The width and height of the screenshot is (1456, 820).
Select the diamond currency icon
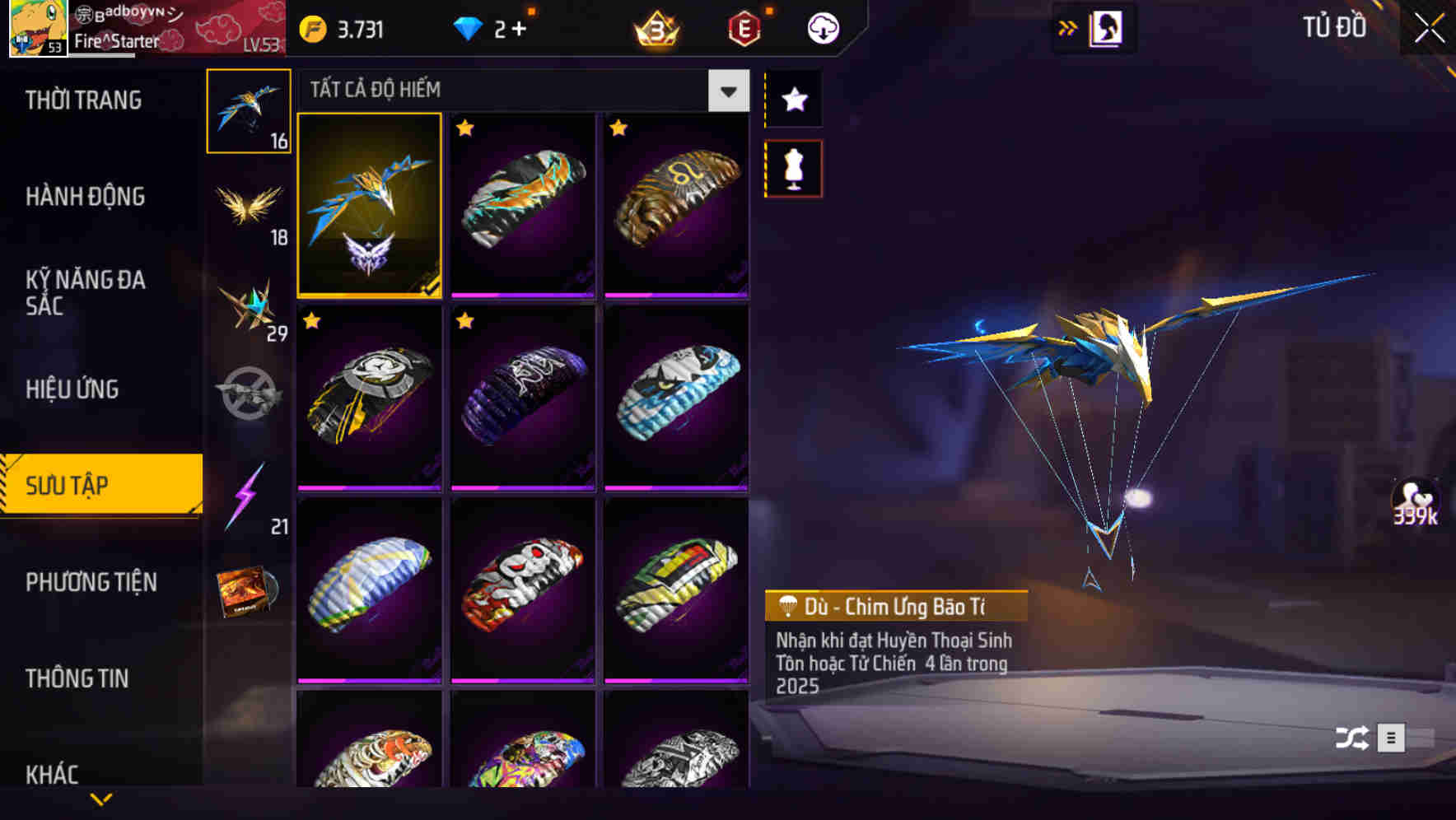tap(468, 26)
